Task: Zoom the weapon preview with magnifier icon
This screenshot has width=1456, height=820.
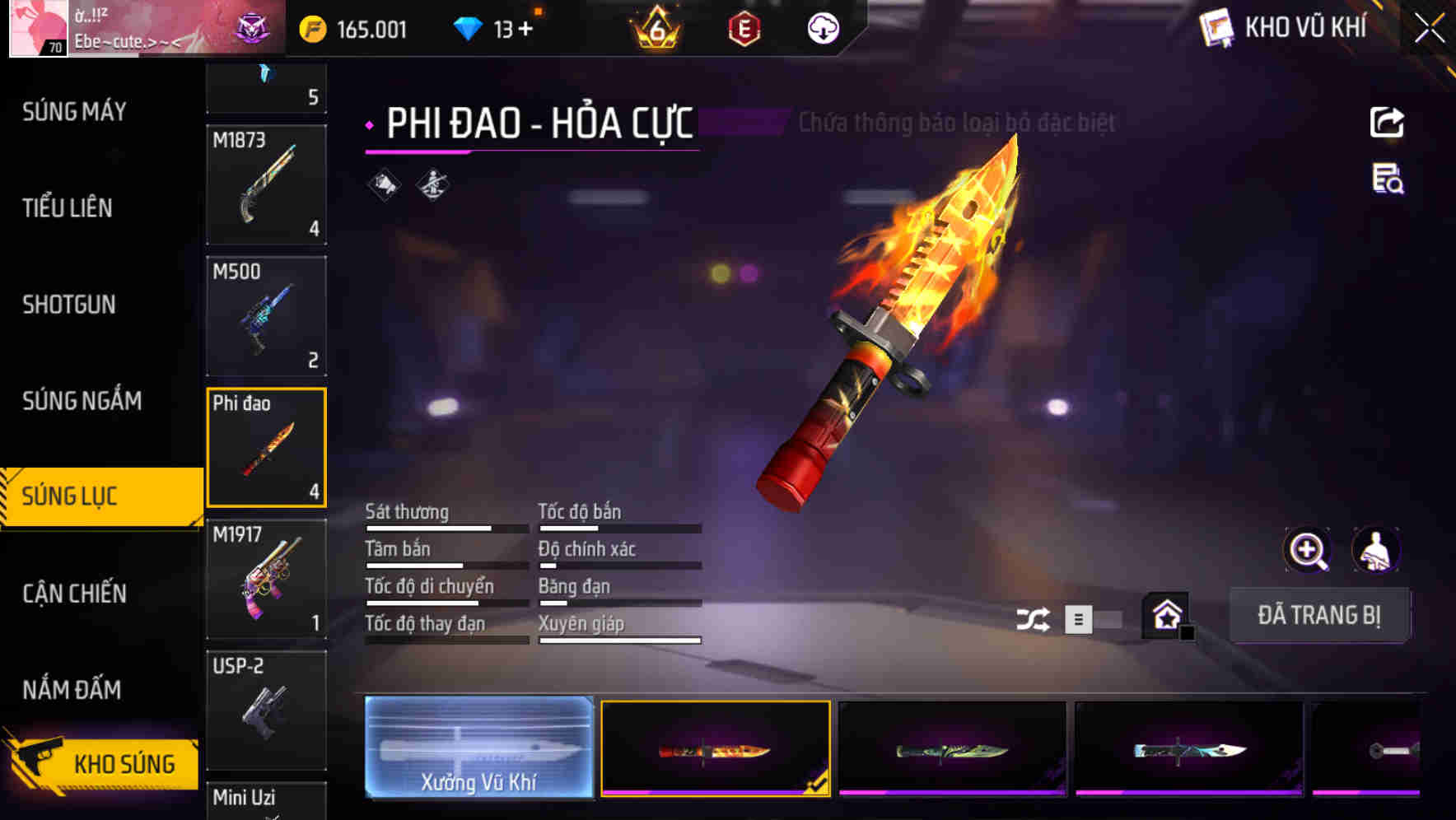Action: point(1308,550)
